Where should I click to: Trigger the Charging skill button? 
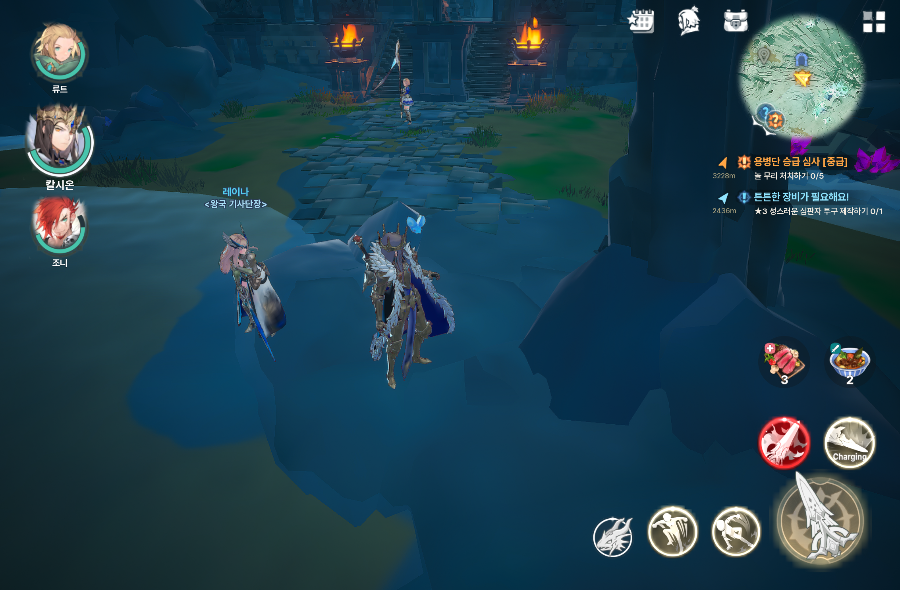tap(849, 442)
